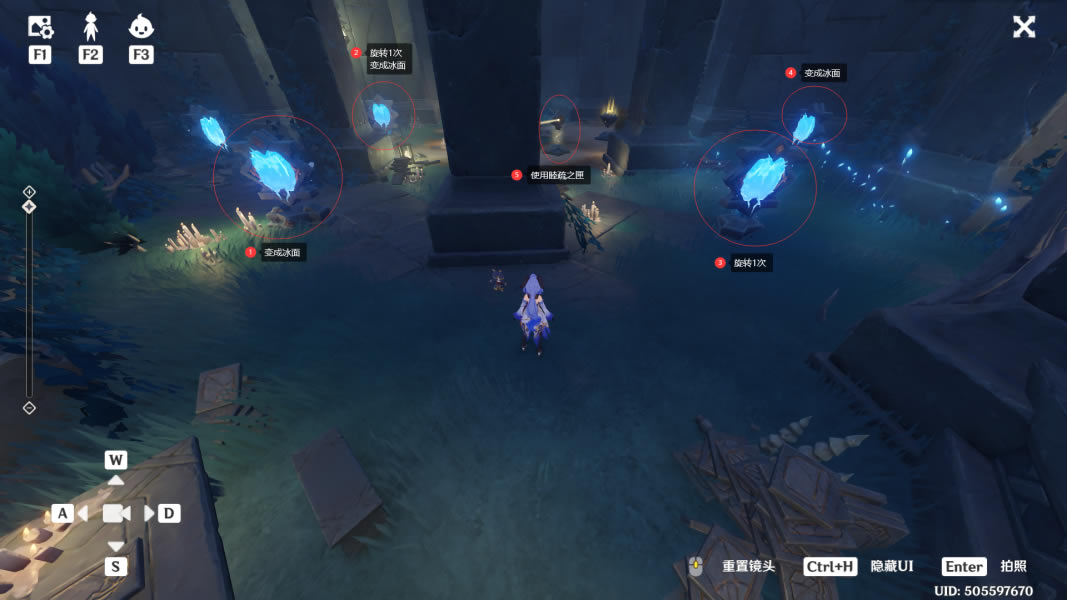Image resolution: width=1067 pixels, height=600 pixels.
Task: Open the character pose figure icon
Action: 90,27
